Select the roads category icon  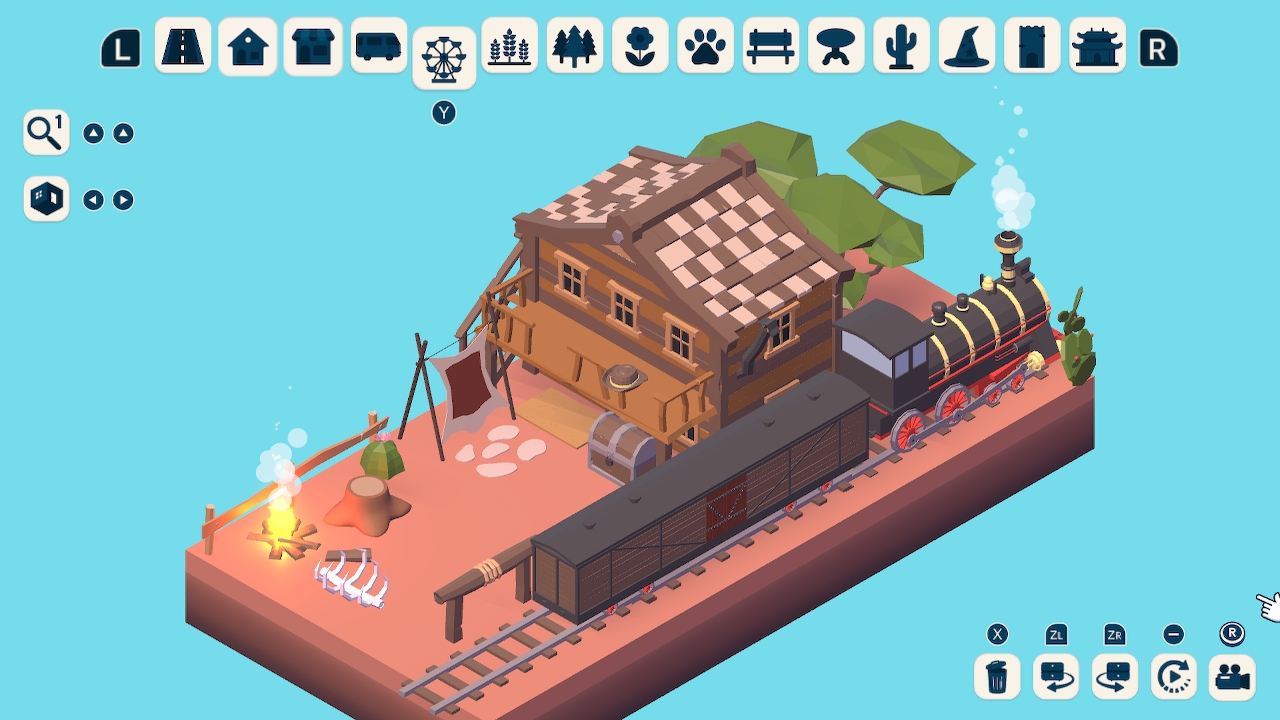point(183,45)
